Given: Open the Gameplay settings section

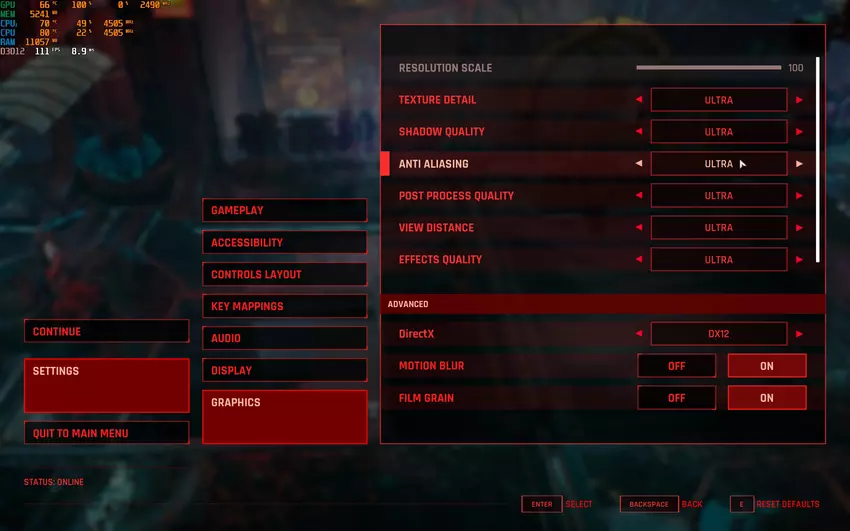Looking at the screenshot, I should [284, 210].
